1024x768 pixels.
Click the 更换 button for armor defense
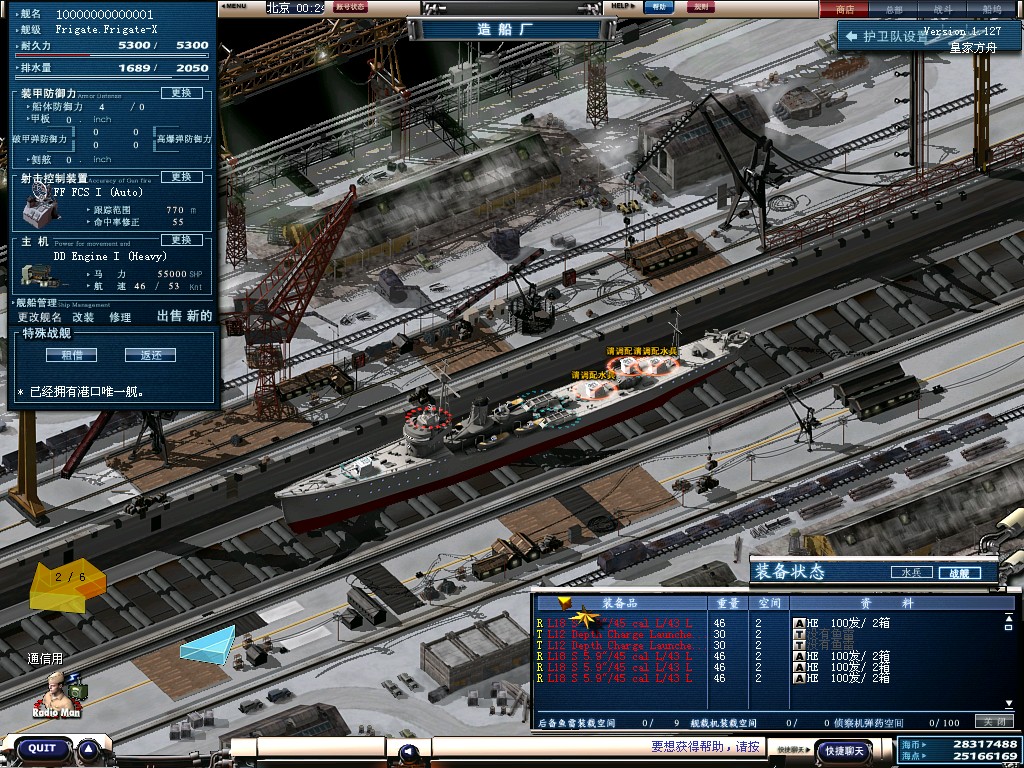click(181, 93)
